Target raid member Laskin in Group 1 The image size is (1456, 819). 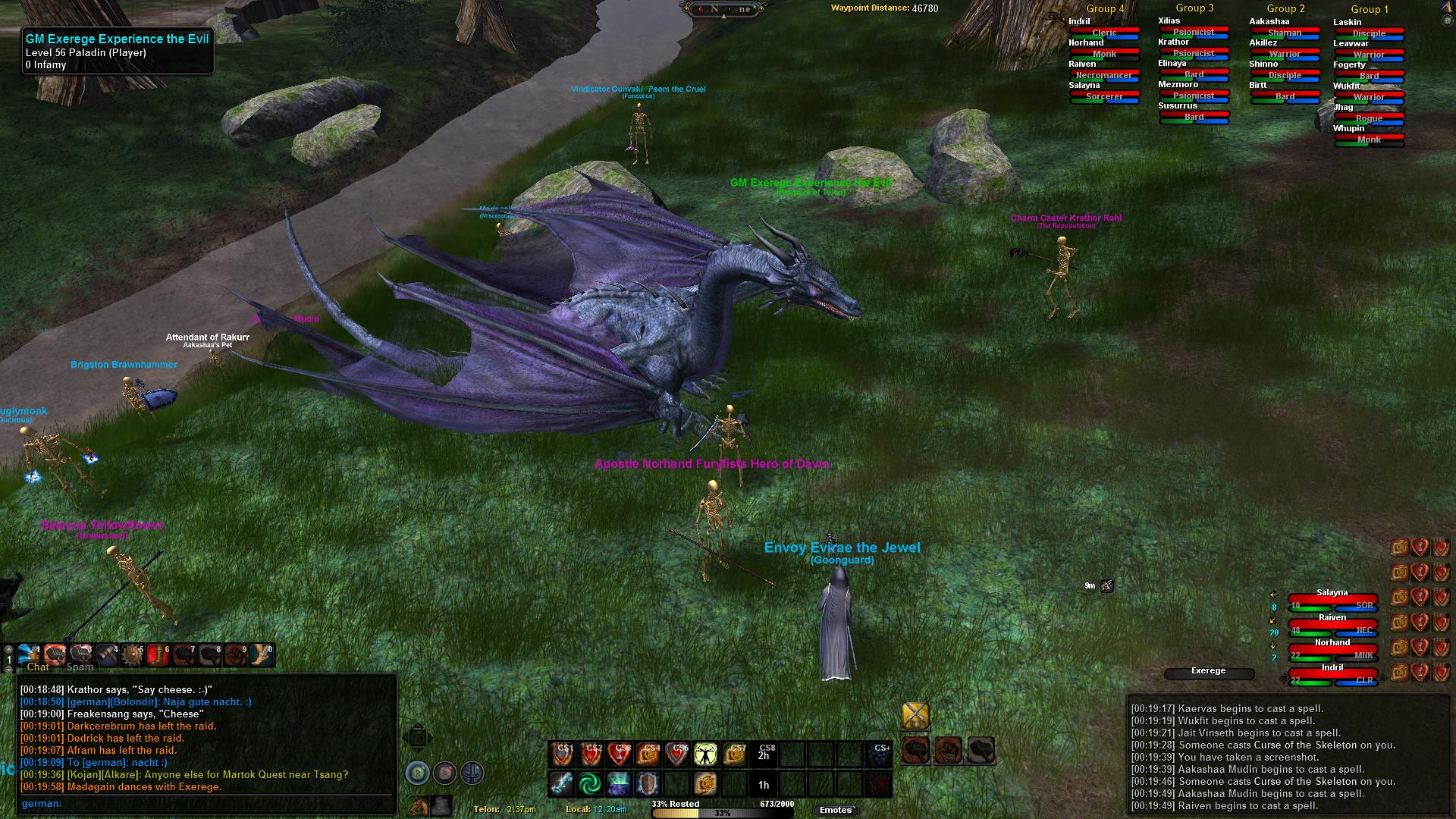point(1369,29)
